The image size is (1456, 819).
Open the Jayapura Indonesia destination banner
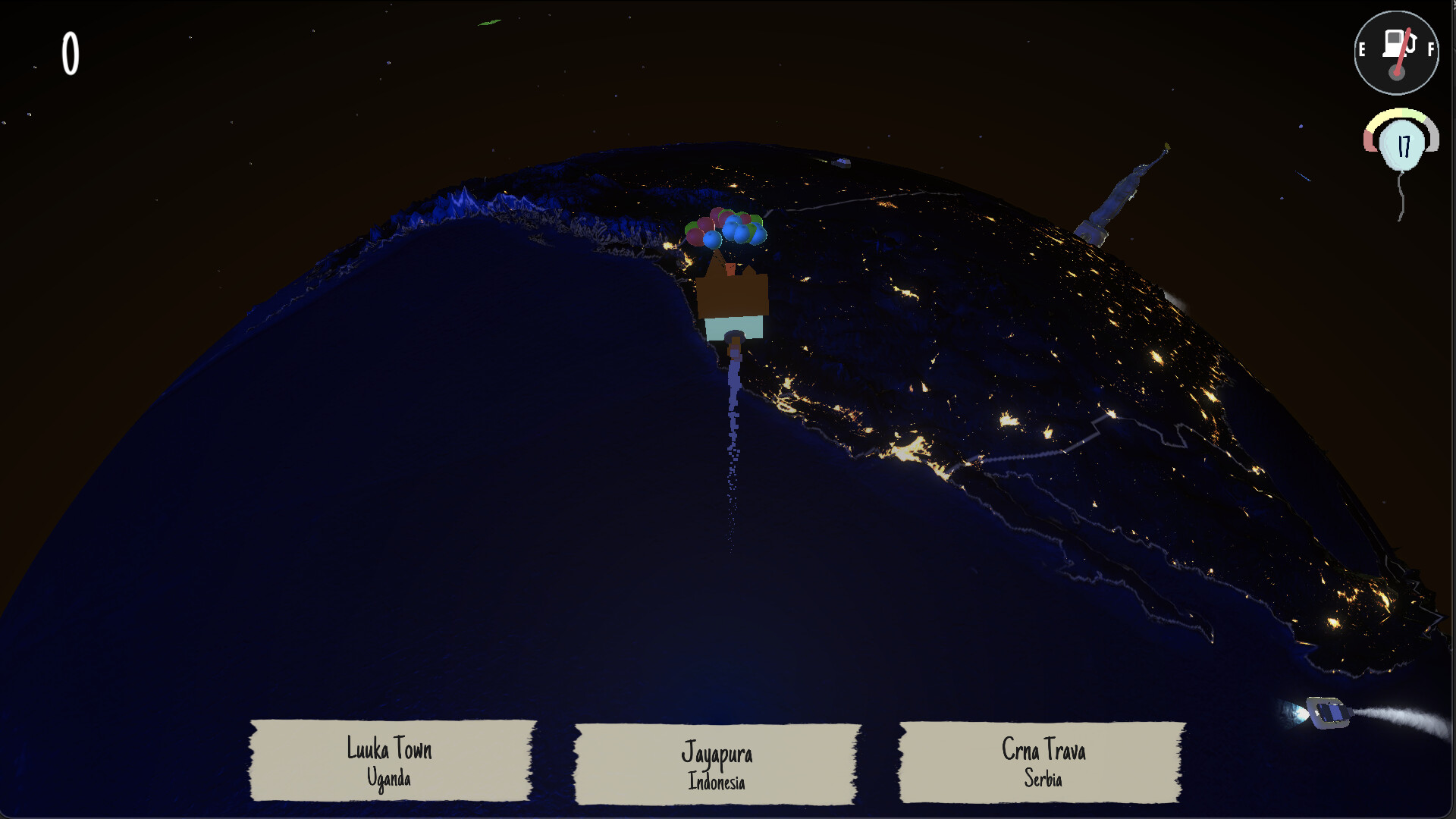point(717,762)
